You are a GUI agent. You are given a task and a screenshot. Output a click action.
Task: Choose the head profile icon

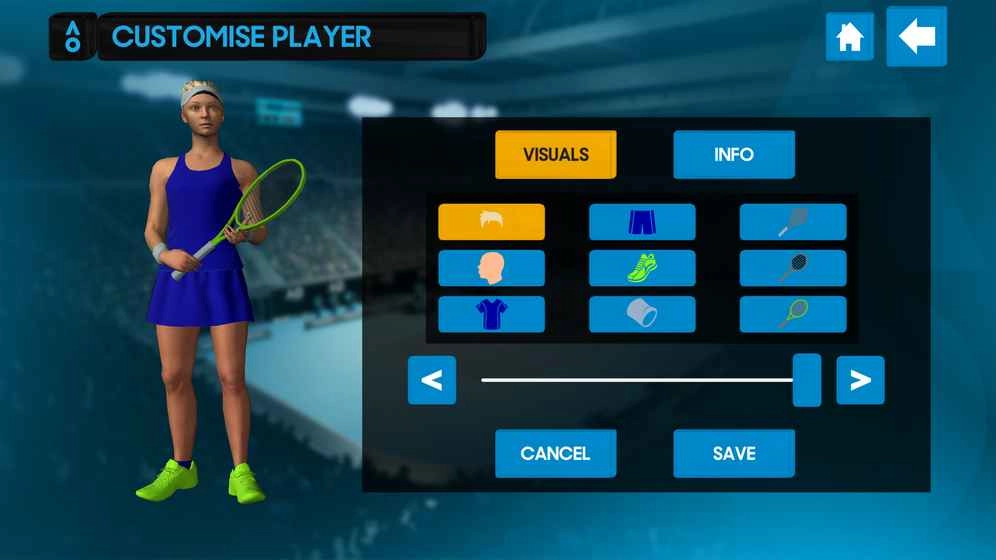click(491, 268)
